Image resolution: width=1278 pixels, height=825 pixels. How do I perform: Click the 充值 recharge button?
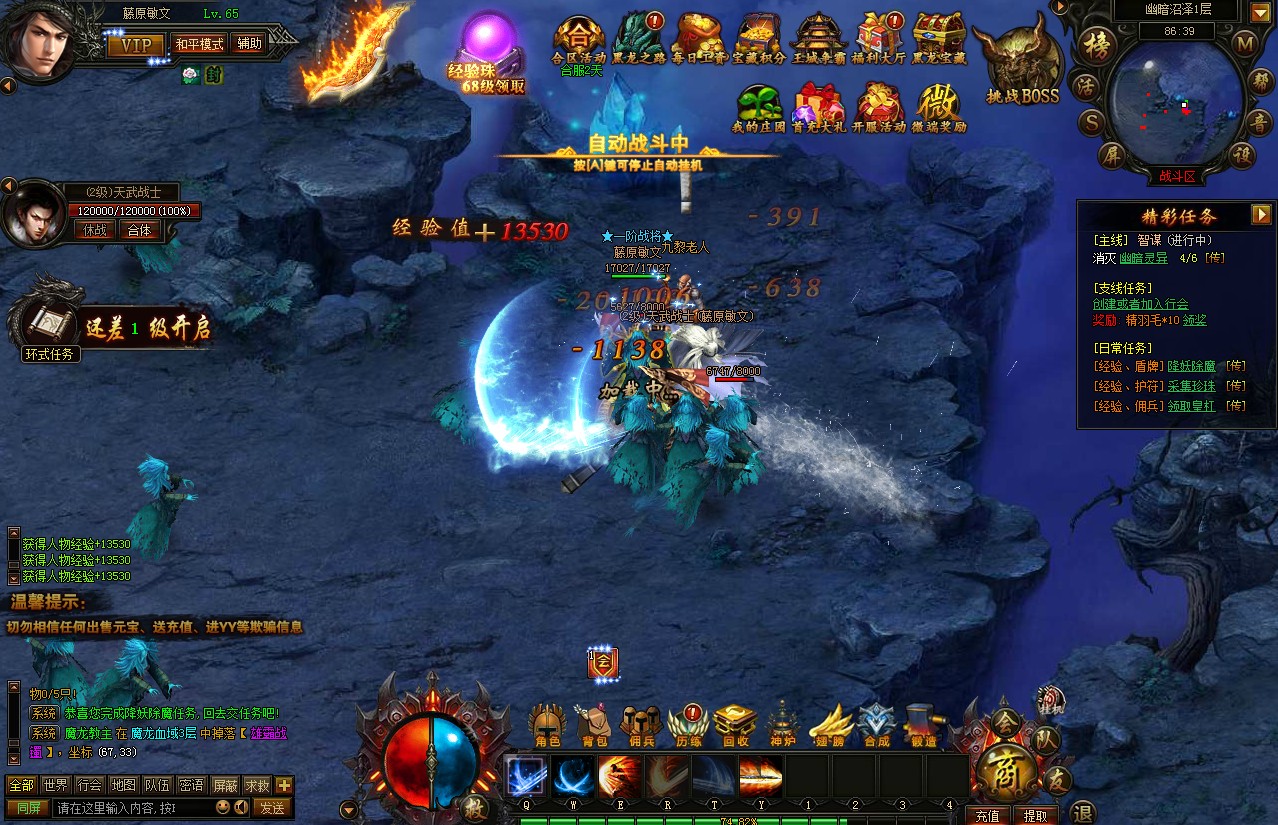(988, 815)
